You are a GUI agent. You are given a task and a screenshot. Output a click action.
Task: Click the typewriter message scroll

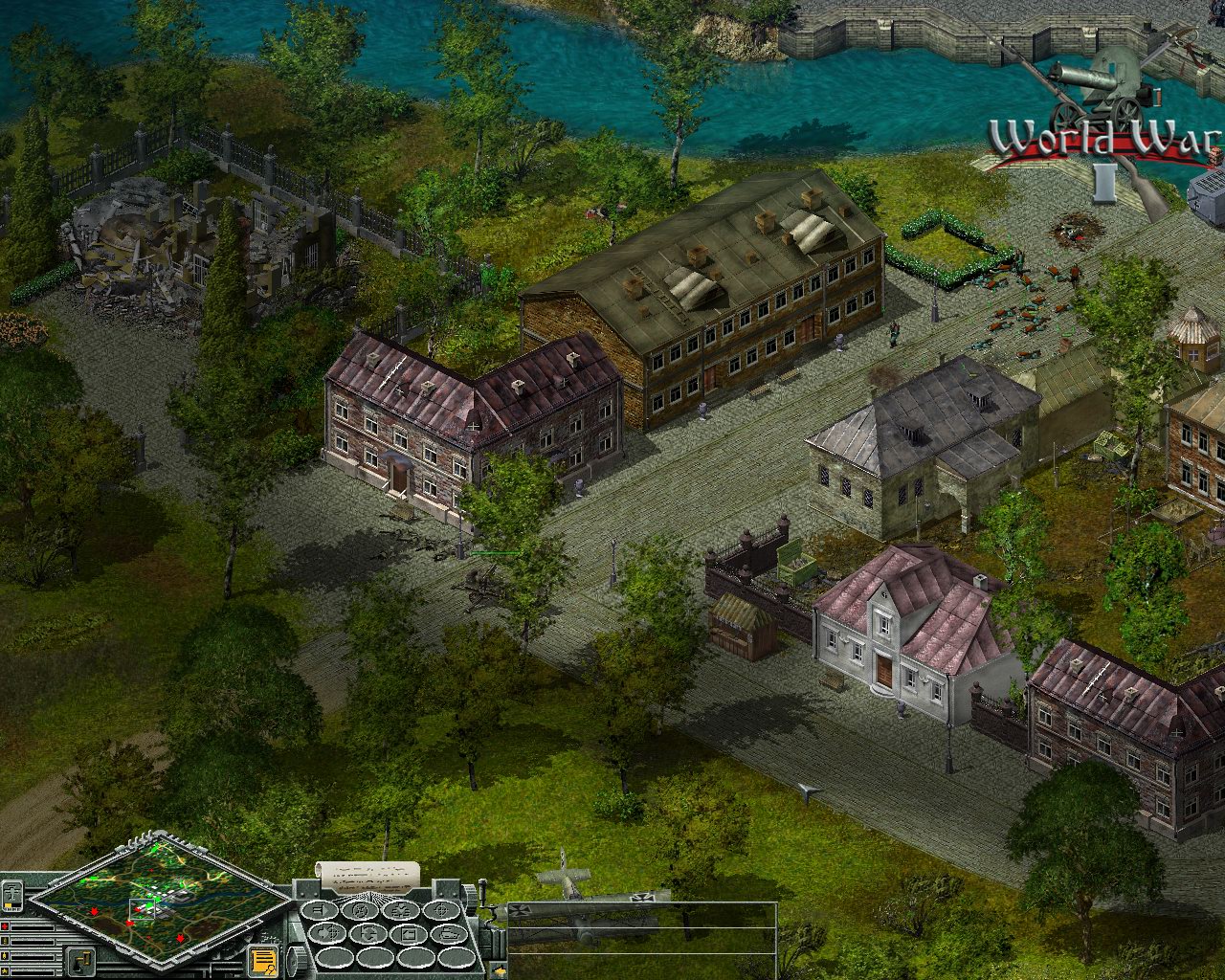click(370, 875)
